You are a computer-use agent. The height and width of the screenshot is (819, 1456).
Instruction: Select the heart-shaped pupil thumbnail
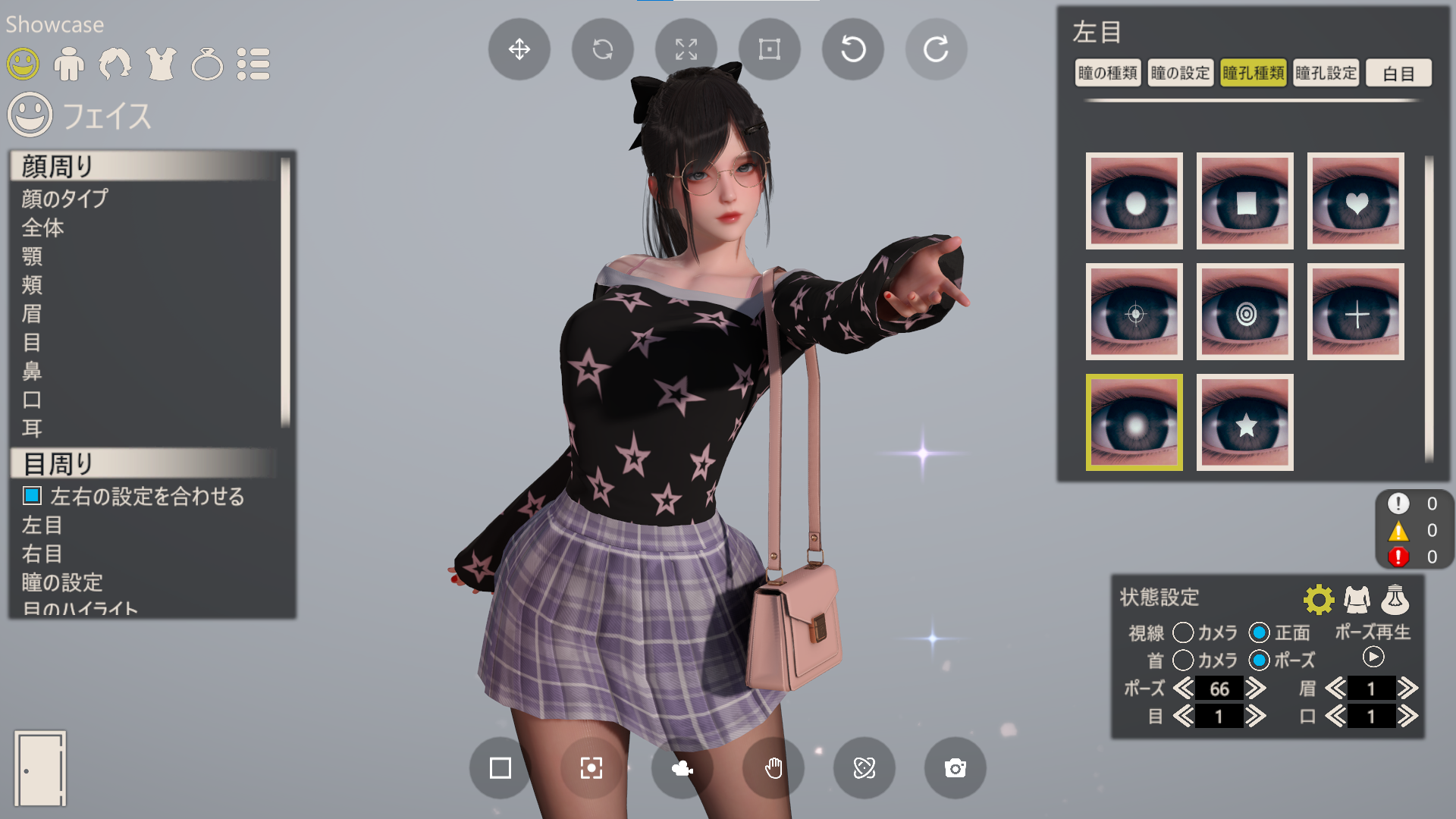1356,202
